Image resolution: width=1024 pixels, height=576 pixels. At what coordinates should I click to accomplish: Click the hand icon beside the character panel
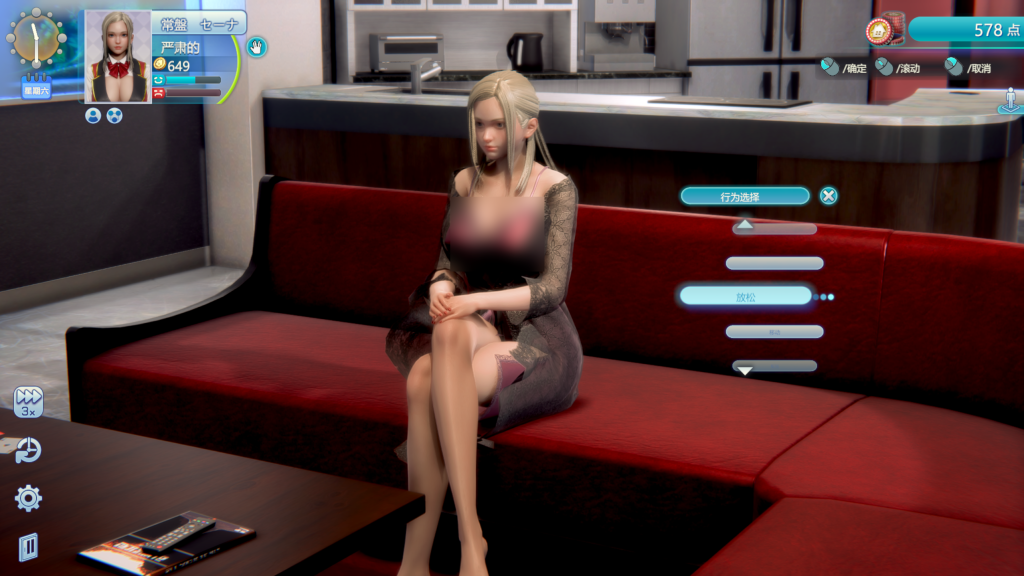(257, 46)
